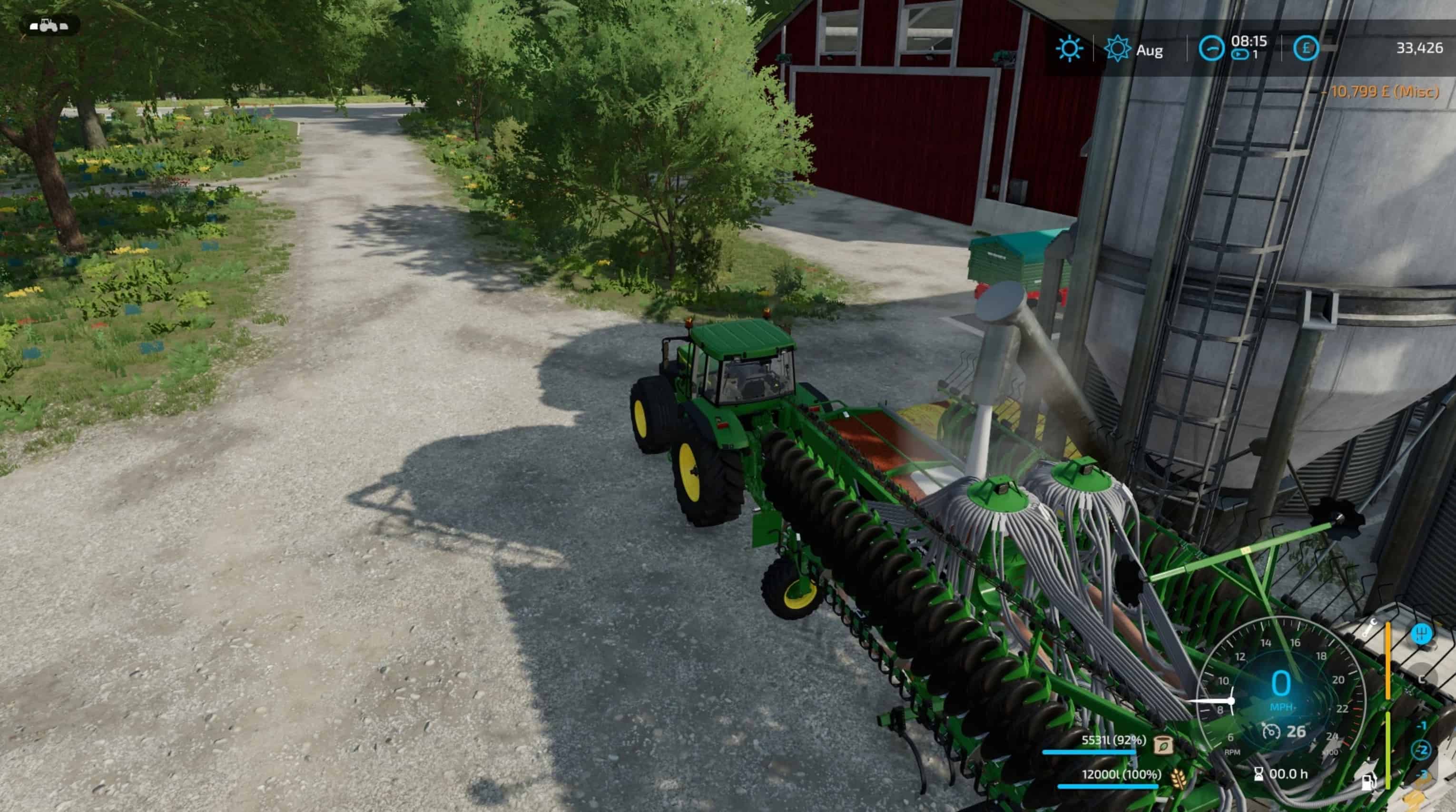Click the clock icon beside 08:15

1211,49
